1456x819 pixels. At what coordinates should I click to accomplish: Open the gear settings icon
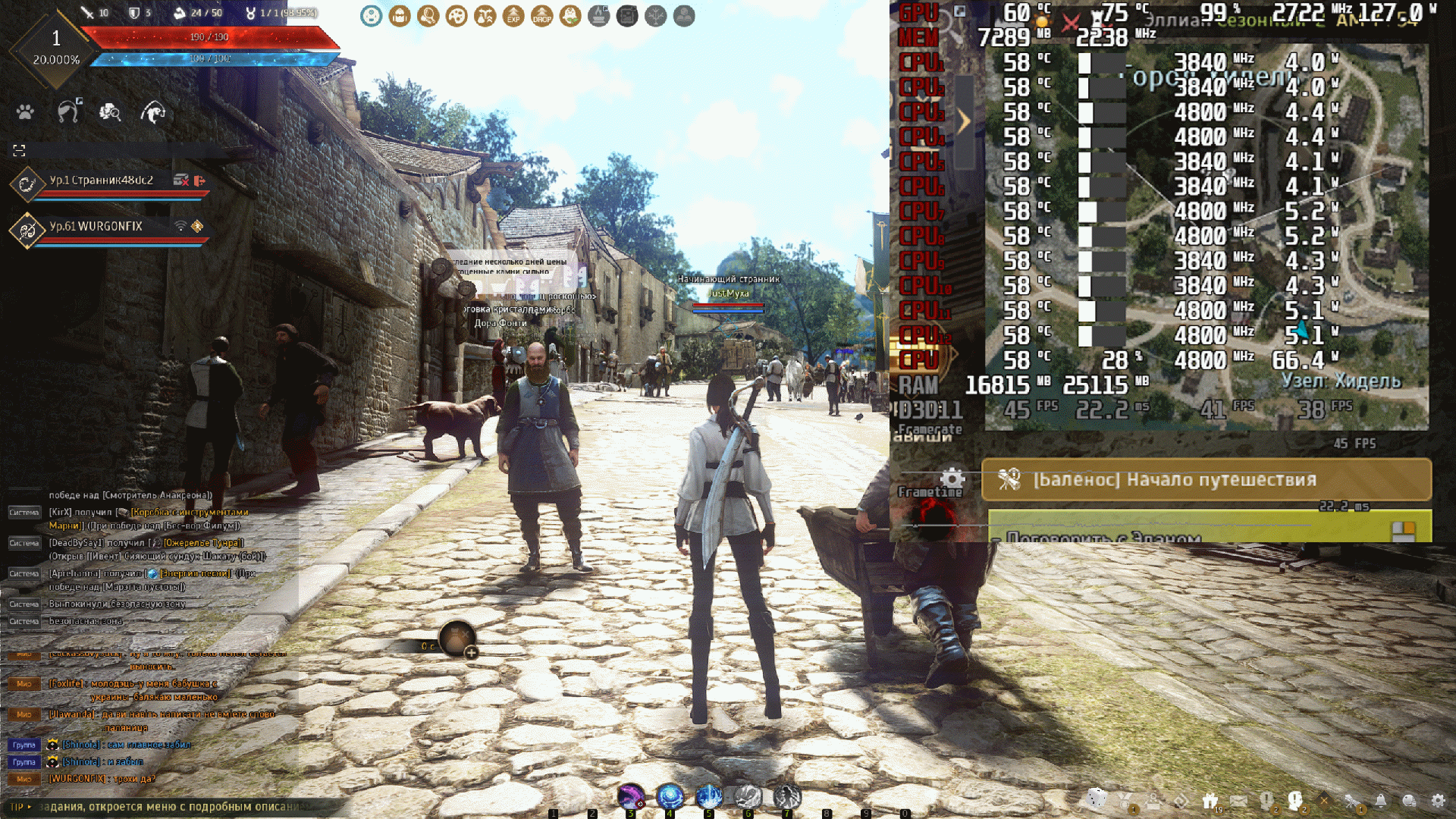coord(1438,801)
